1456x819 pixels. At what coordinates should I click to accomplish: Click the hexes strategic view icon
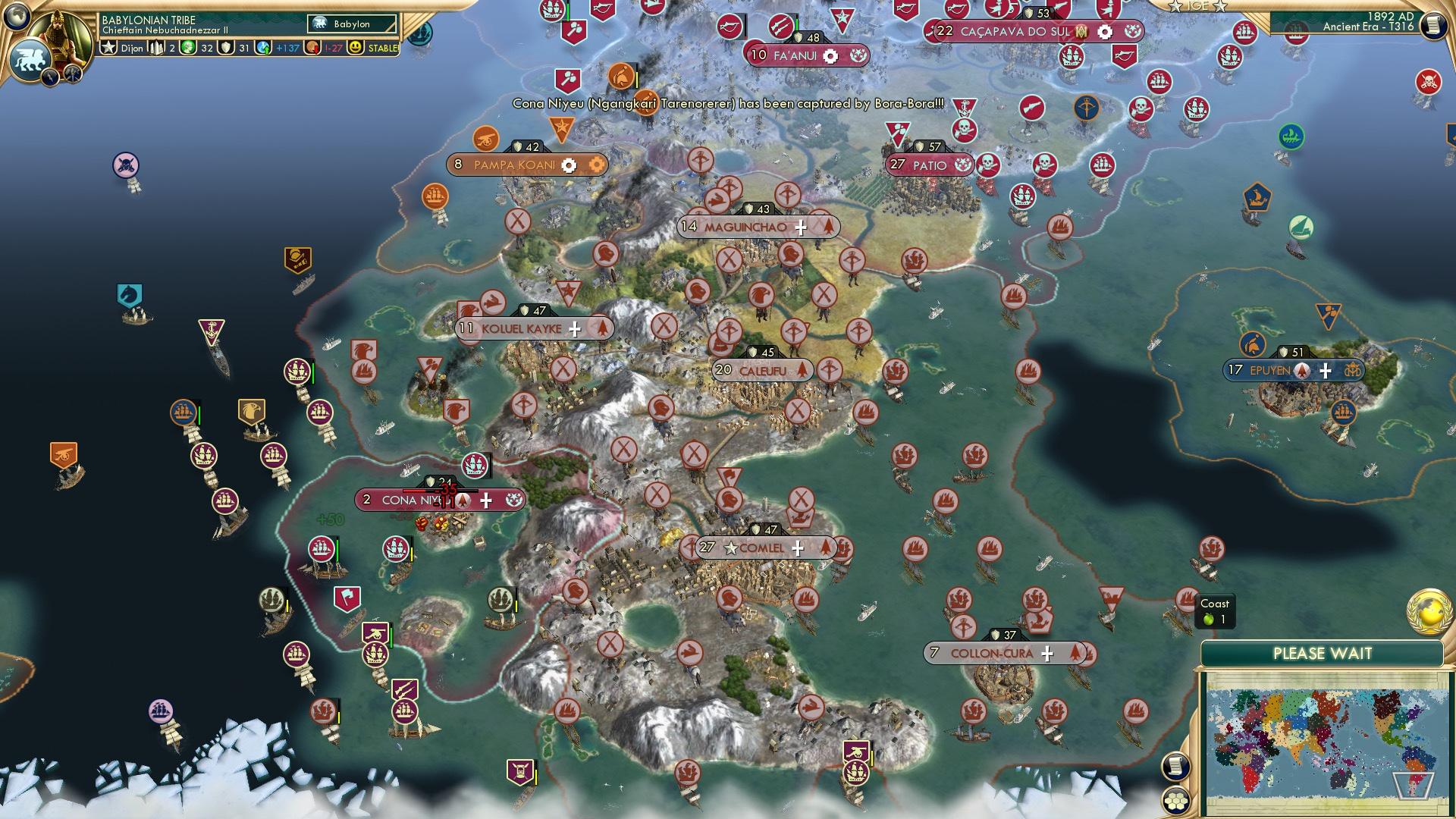(1175, 802)
